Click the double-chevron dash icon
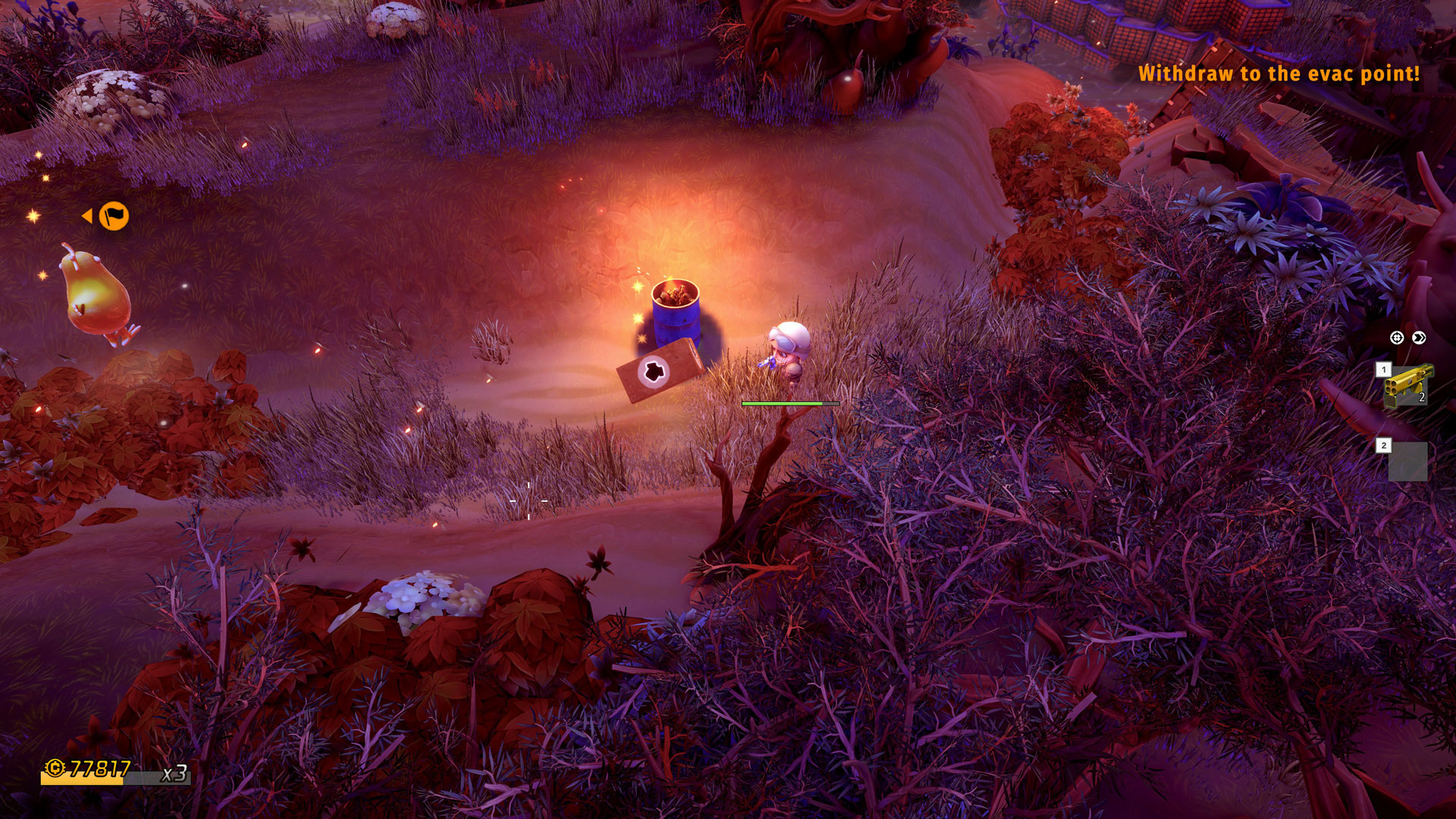The width and height of the screenshot is (1456, 819). click(x=1419, y=337)
